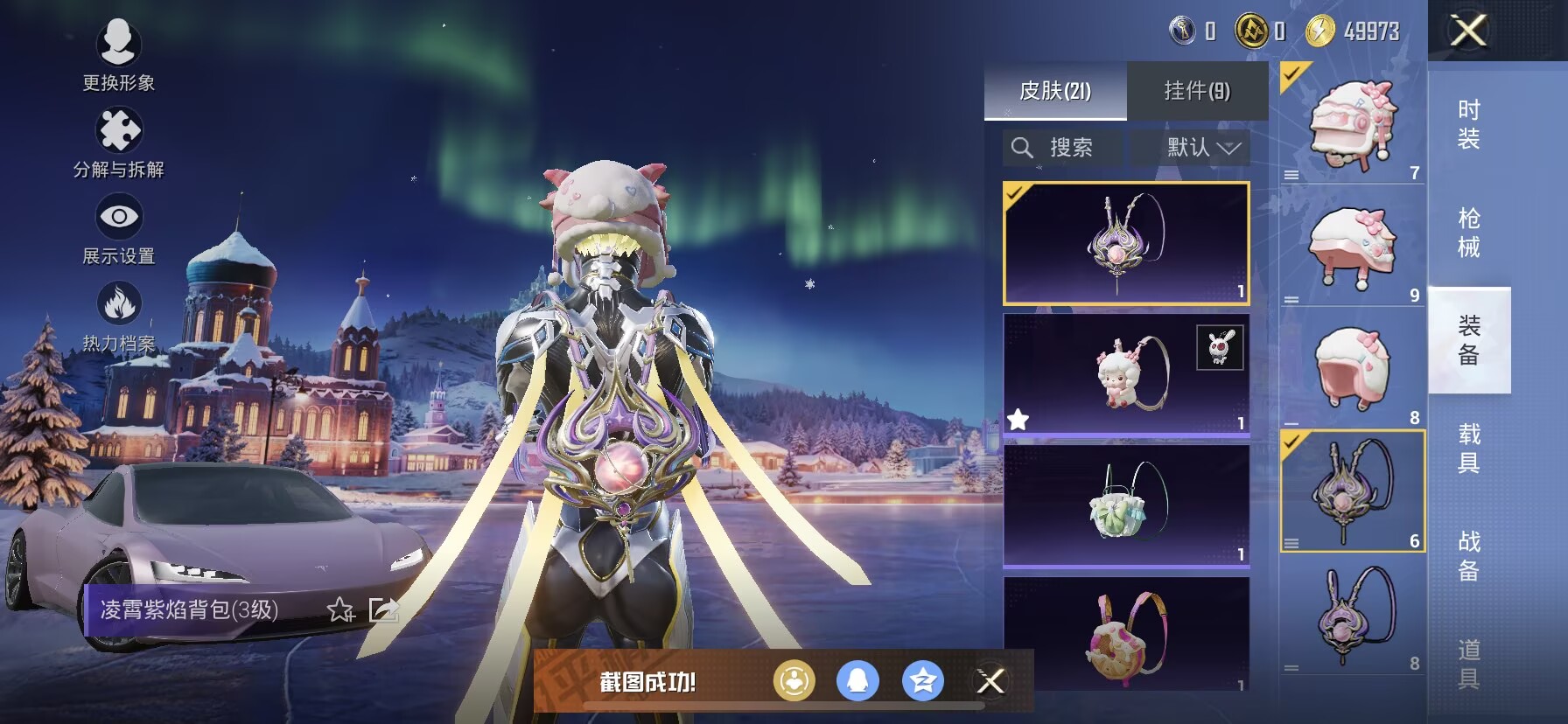Select the green bow backpack skin

(1126, 505)
